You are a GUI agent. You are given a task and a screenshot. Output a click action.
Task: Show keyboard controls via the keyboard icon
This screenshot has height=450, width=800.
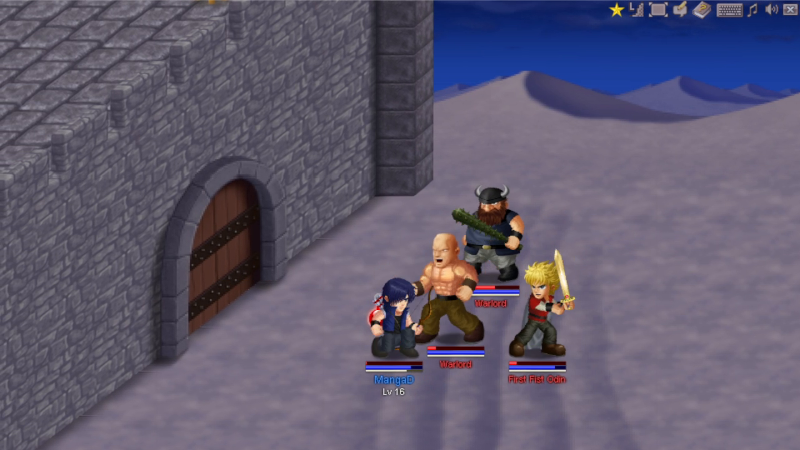point(730,10)
